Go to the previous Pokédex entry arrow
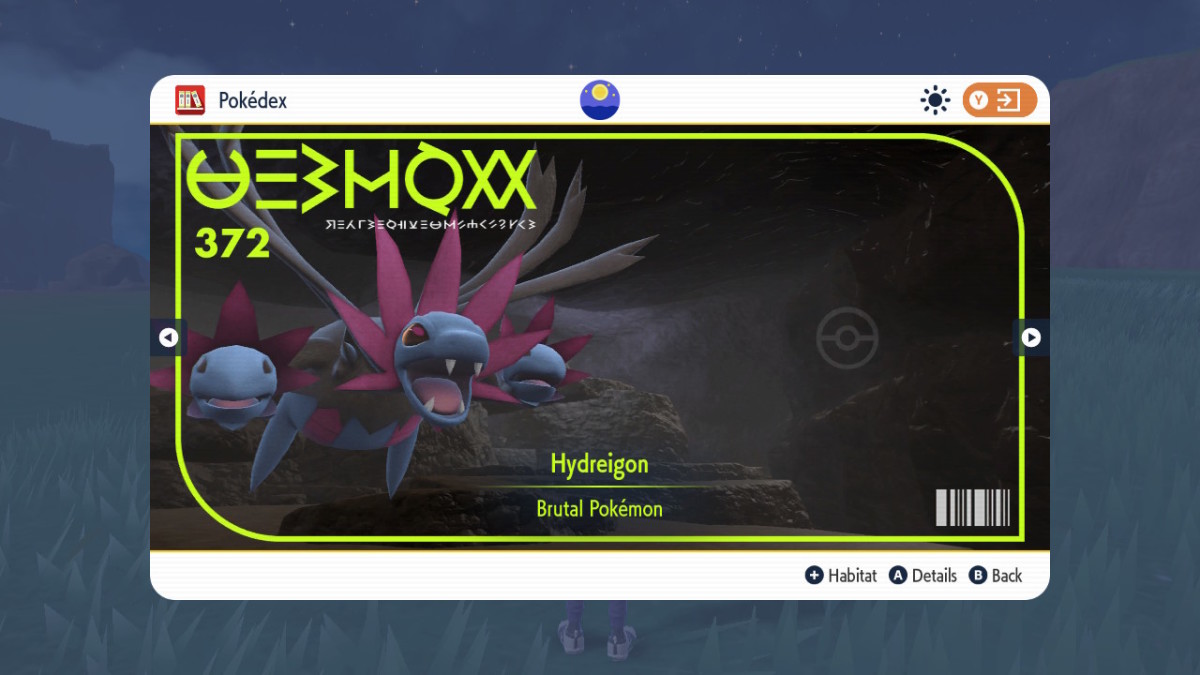Screen dimensions: 1200x675 pyautogui.click(x=168, y=338)
